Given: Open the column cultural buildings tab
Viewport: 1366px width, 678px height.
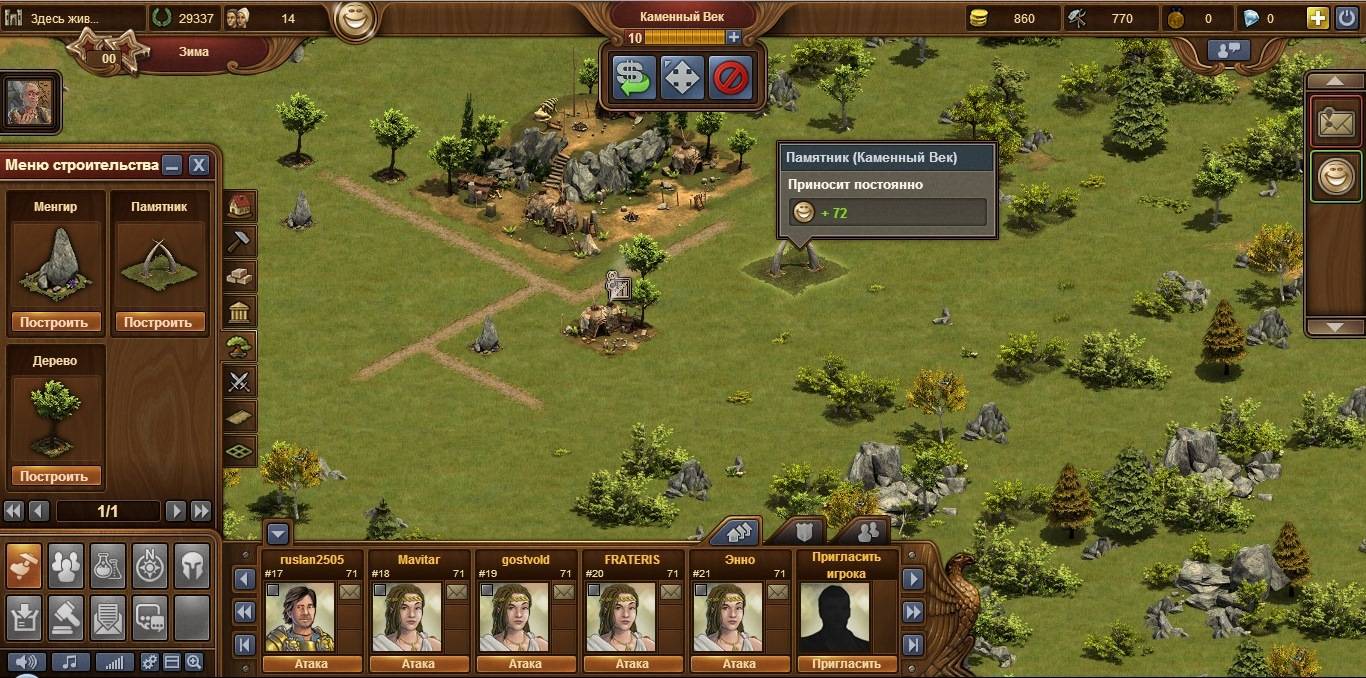Looking at the screenshot, I should point(240,311).
